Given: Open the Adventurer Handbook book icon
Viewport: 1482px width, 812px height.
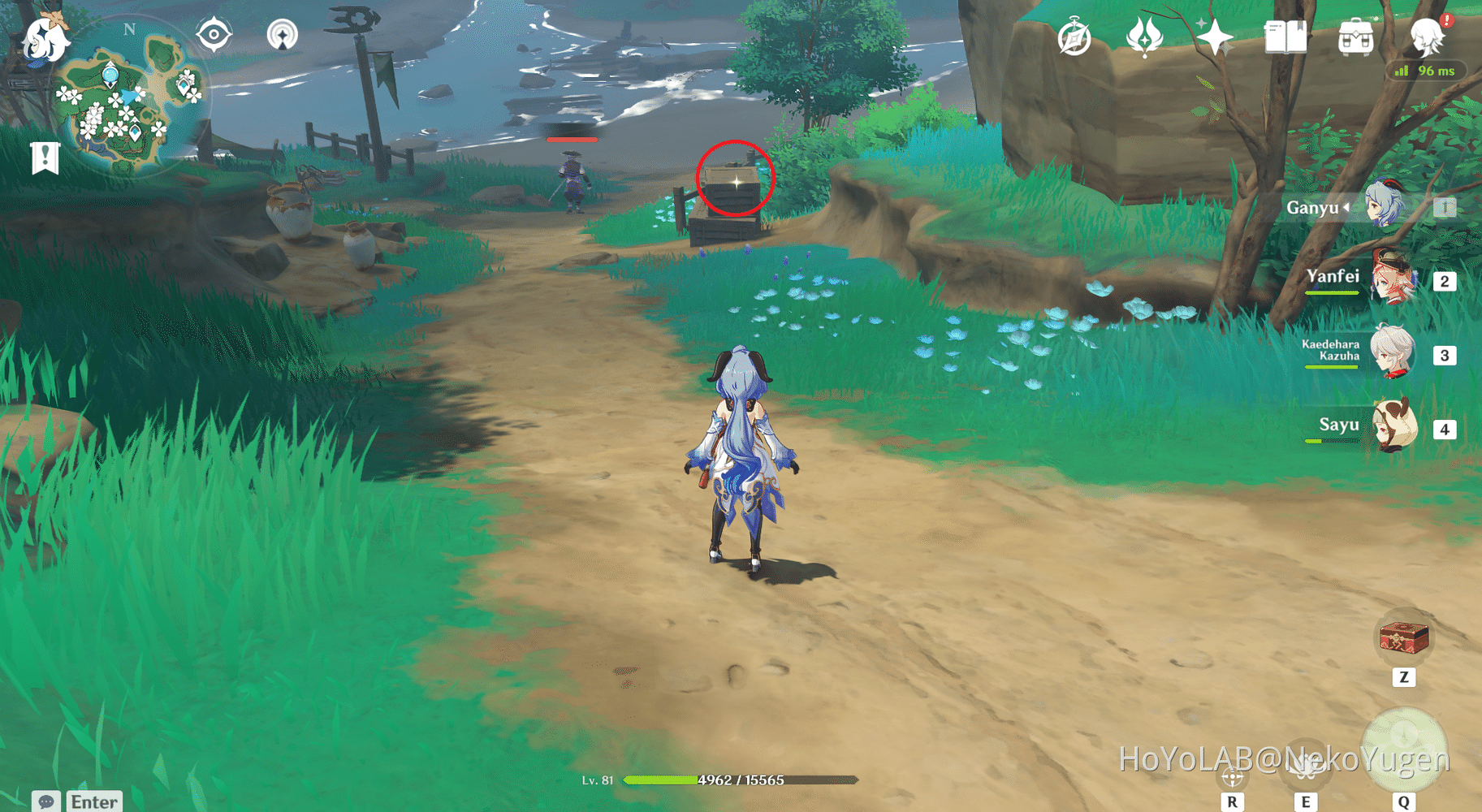Looking at the screenshot, I should point(1285,36).
